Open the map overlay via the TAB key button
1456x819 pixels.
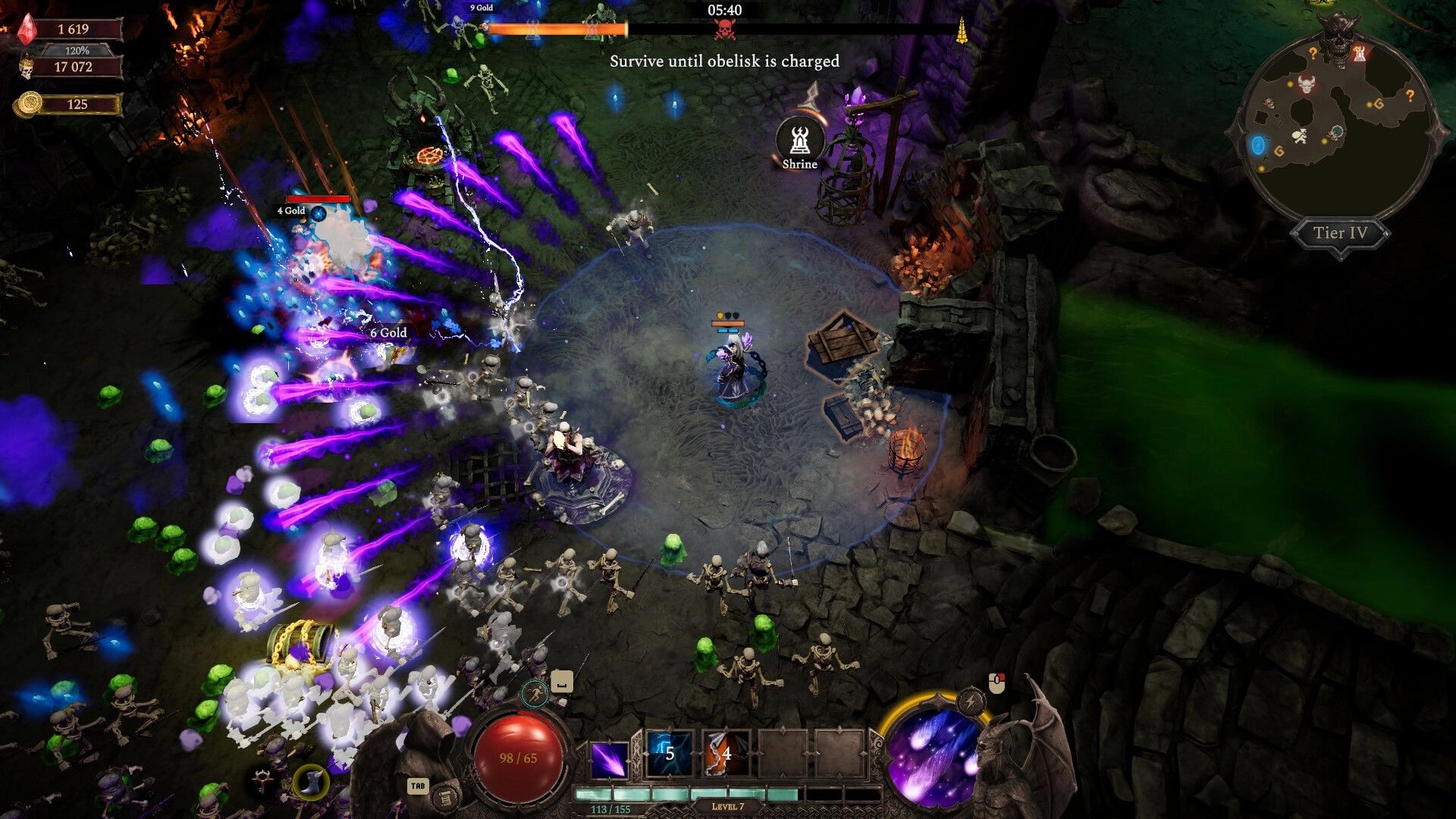click(x=418, y=786)
